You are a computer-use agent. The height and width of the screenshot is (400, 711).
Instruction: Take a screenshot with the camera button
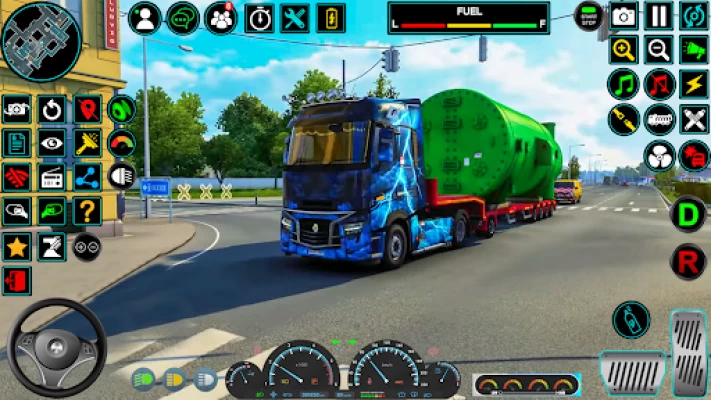pyautogui.click(x=624, y=16)
